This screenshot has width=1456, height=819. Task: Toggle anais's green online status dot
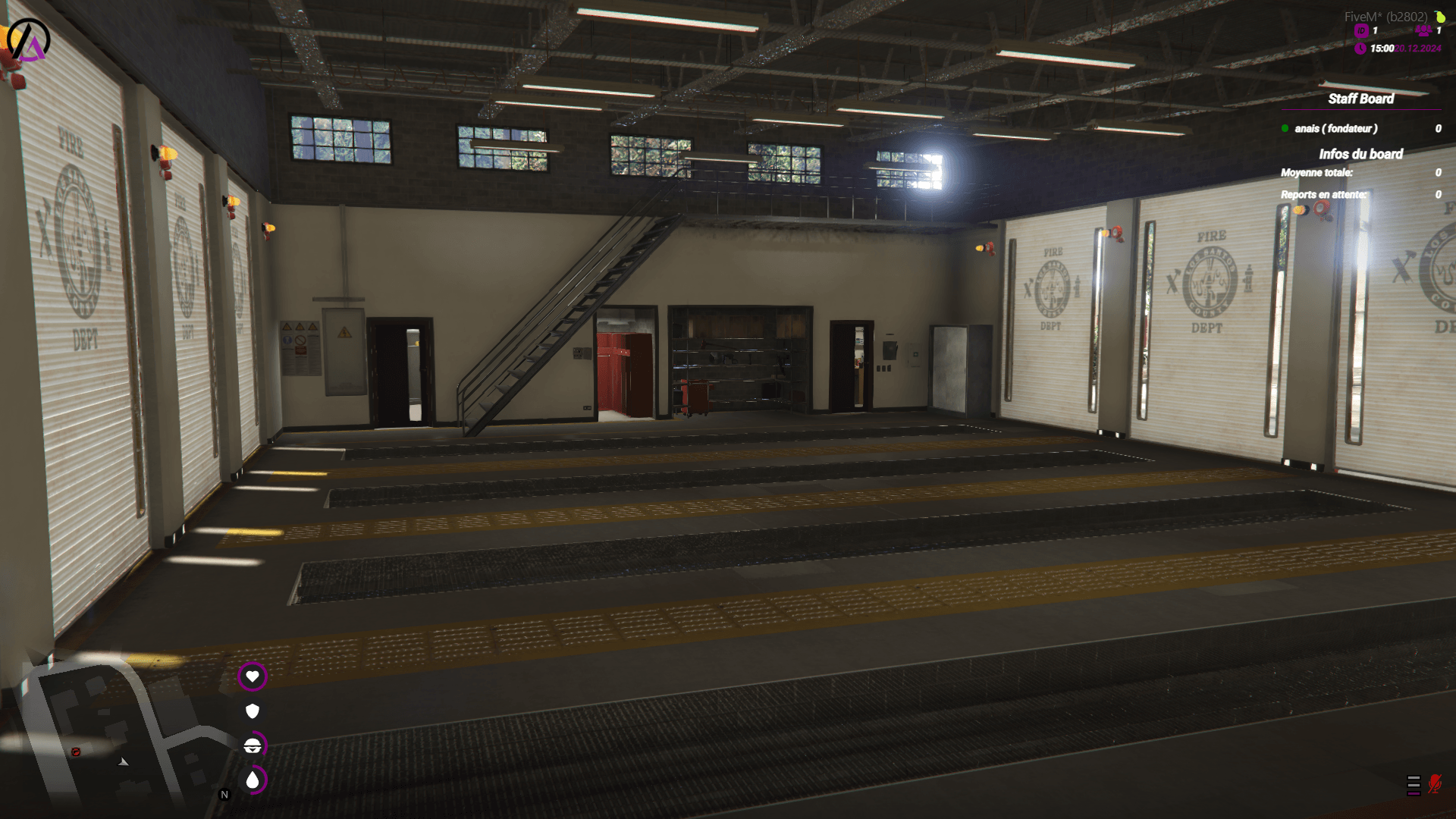pyautogui.click(x=1283, y=129)
